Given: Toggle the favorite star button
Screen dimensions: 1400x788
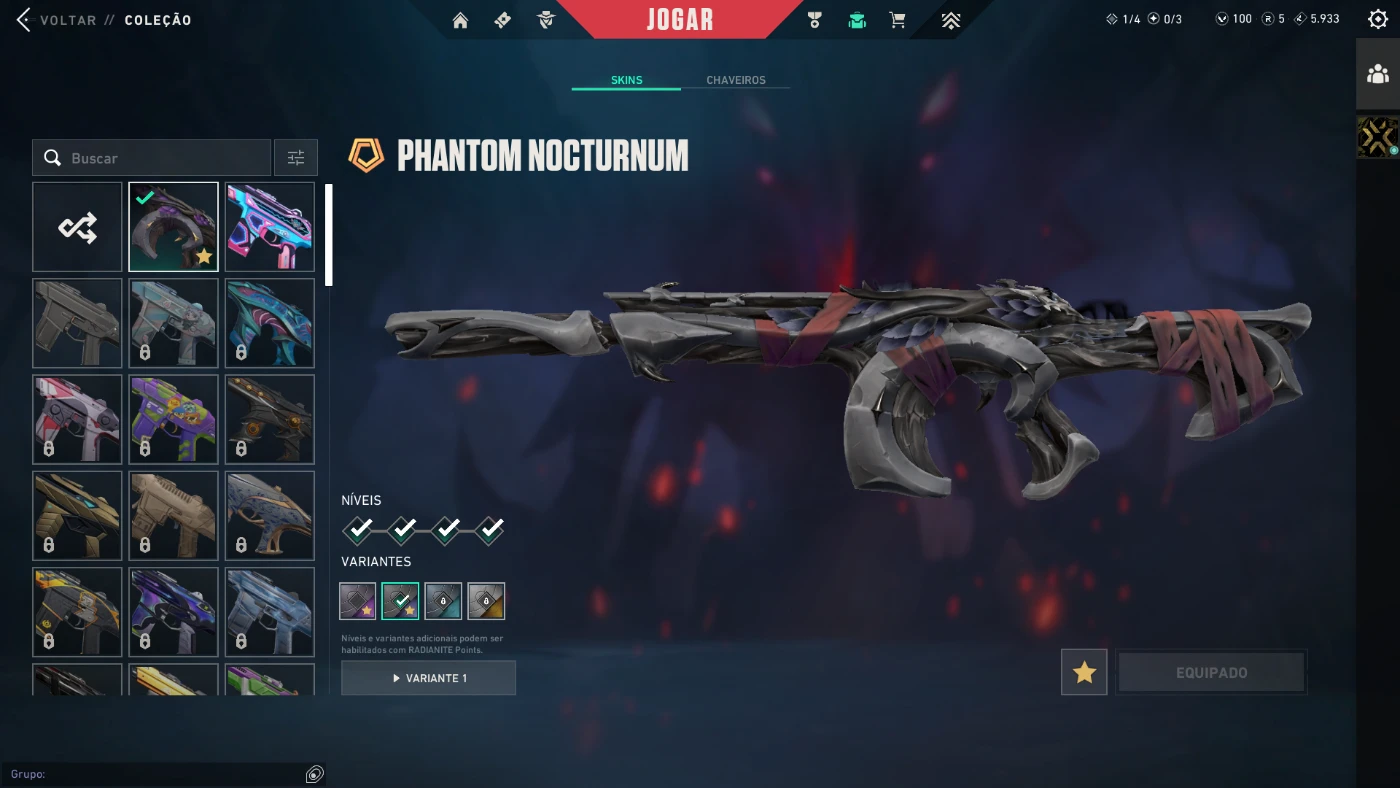Looking at the screenshot, I should (x=1084, y=672).
